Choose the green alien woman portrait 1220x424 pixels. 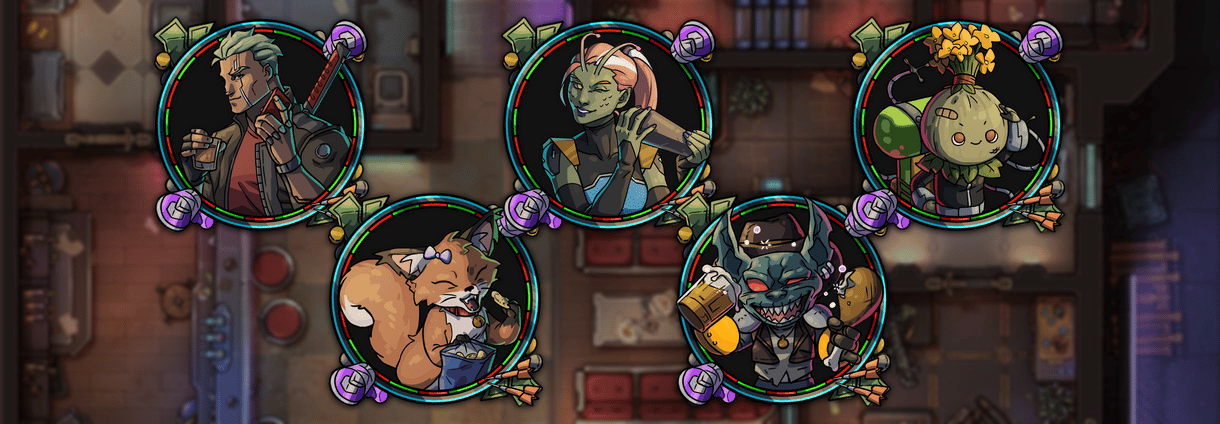coord(608,124)
